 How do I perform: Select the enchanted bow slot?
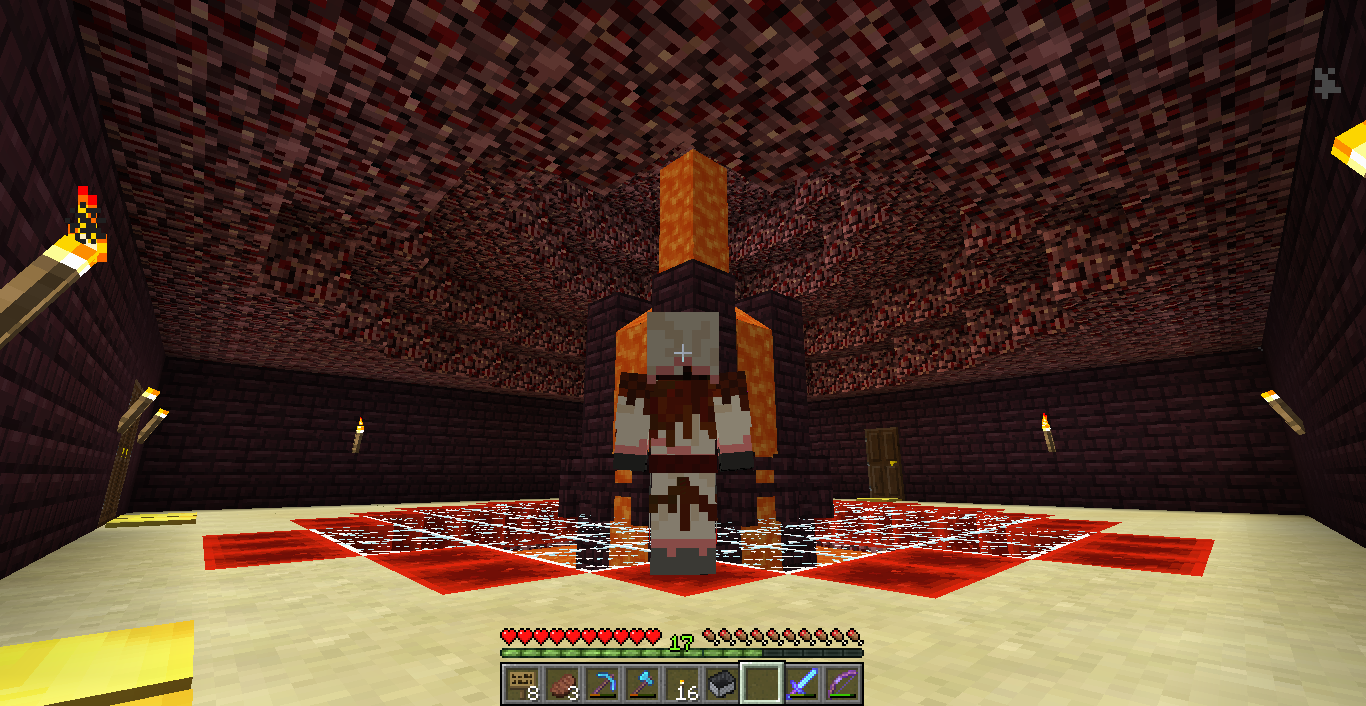pyautogui.click(x=842, y=684)
